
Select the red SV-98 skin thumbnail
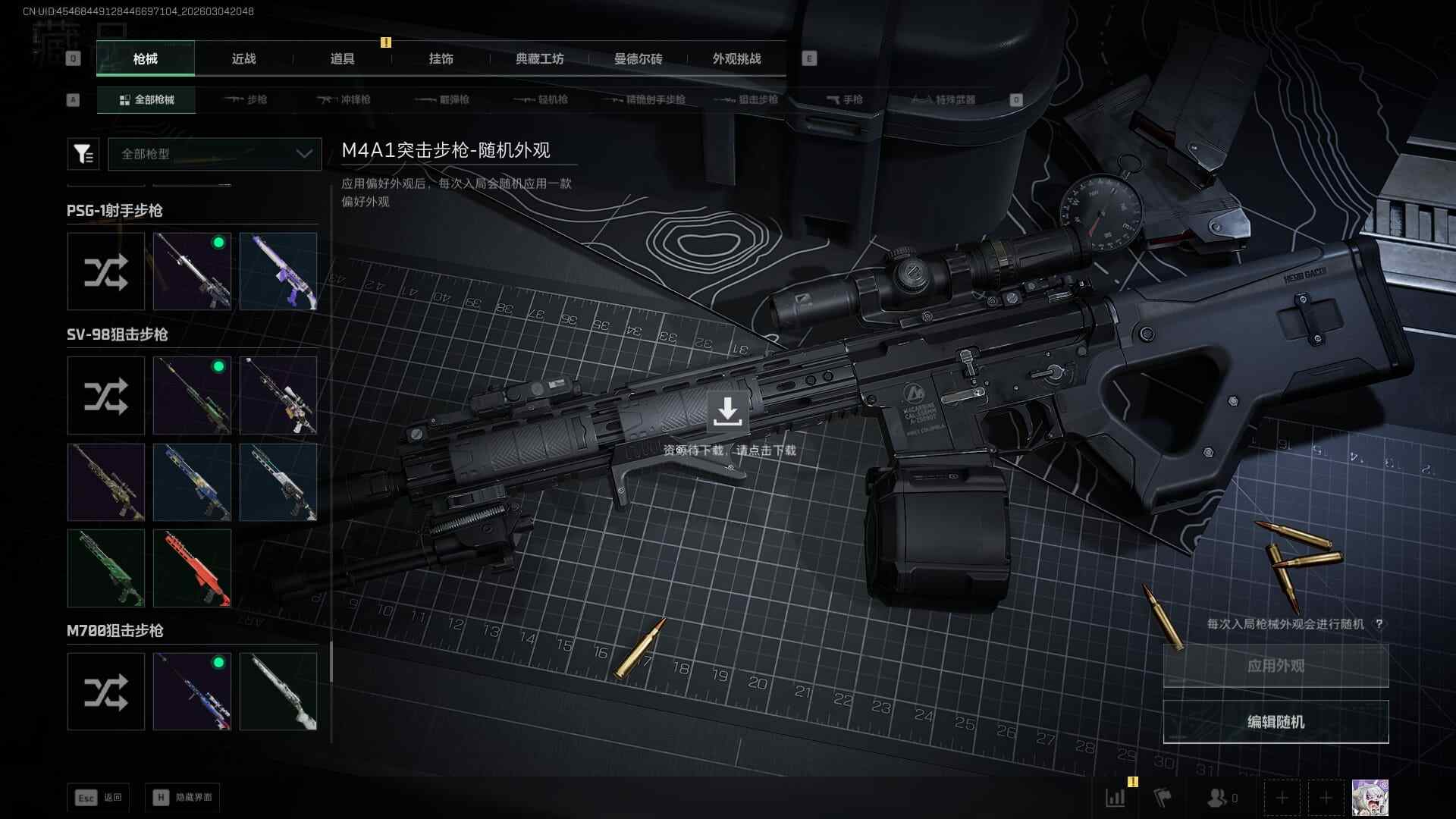click(192, 568)
